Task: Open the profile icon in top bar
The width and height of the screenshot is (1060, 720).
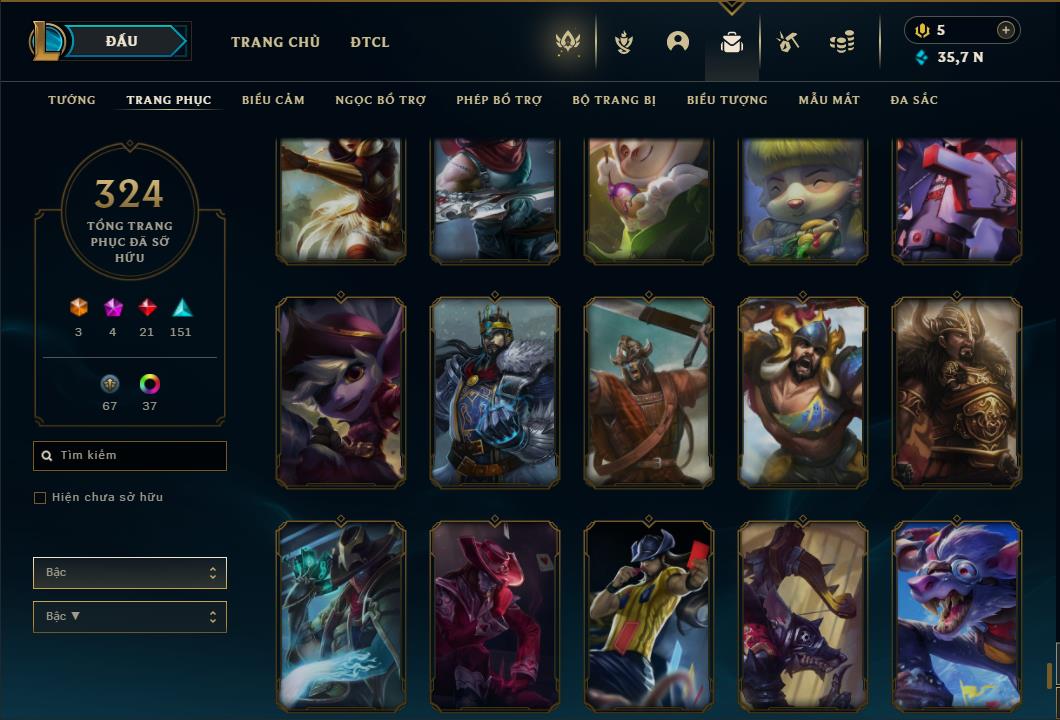Action: point(678,42)
